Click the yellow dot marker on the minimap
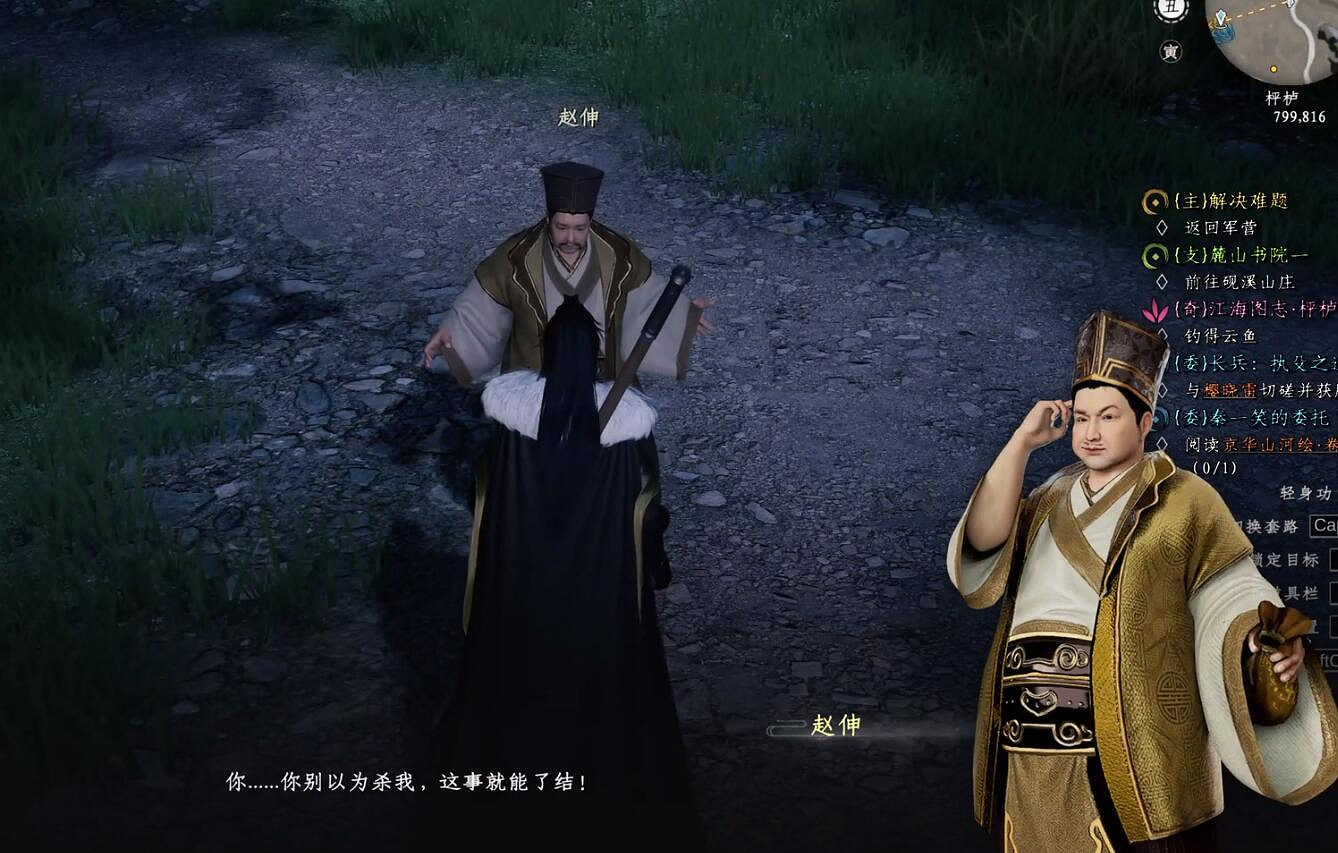The image size is (1338, 853). [1273, 69]
